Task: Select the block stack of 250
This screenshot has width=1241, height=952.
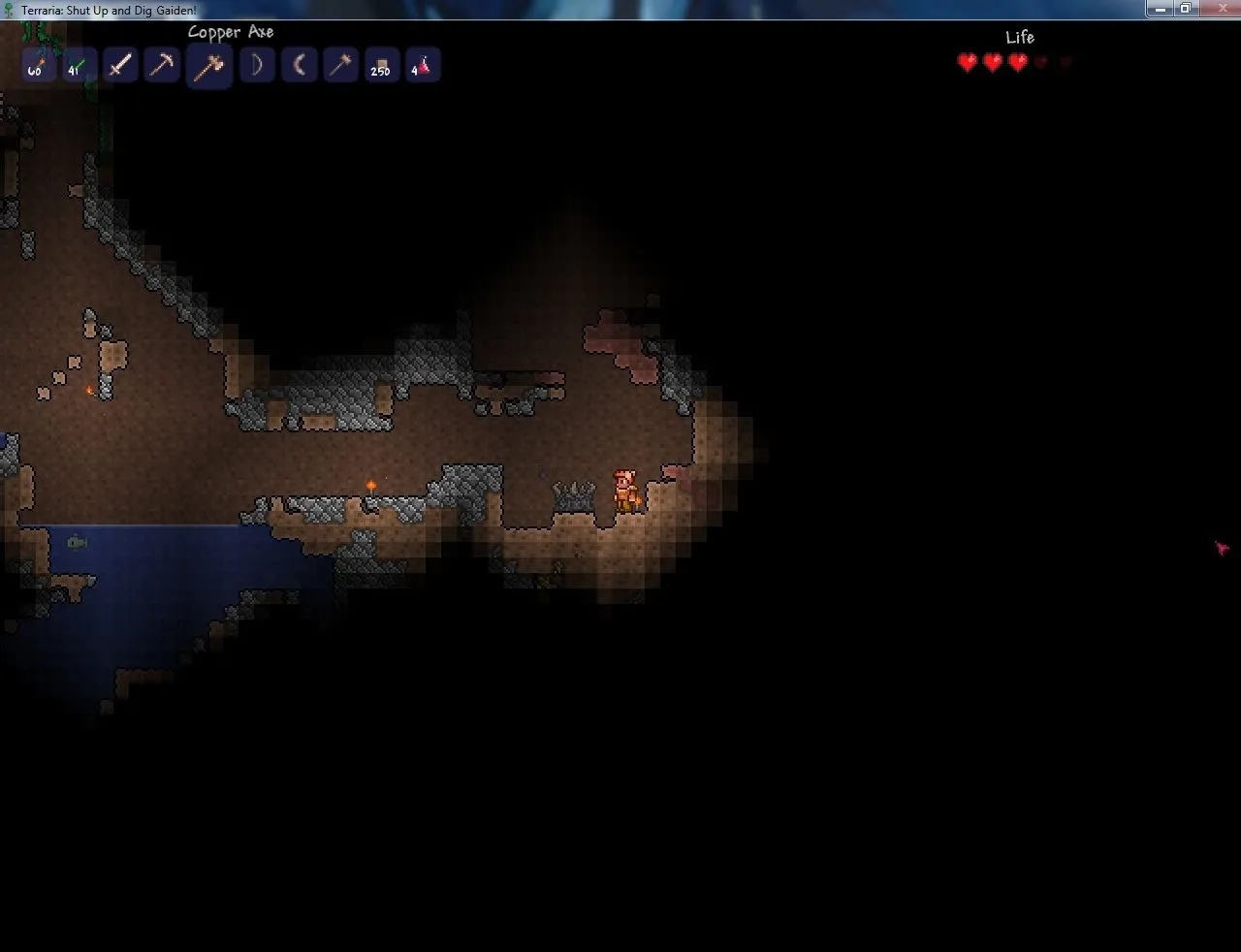Action: pyautogui.click(x=381, y=66)
